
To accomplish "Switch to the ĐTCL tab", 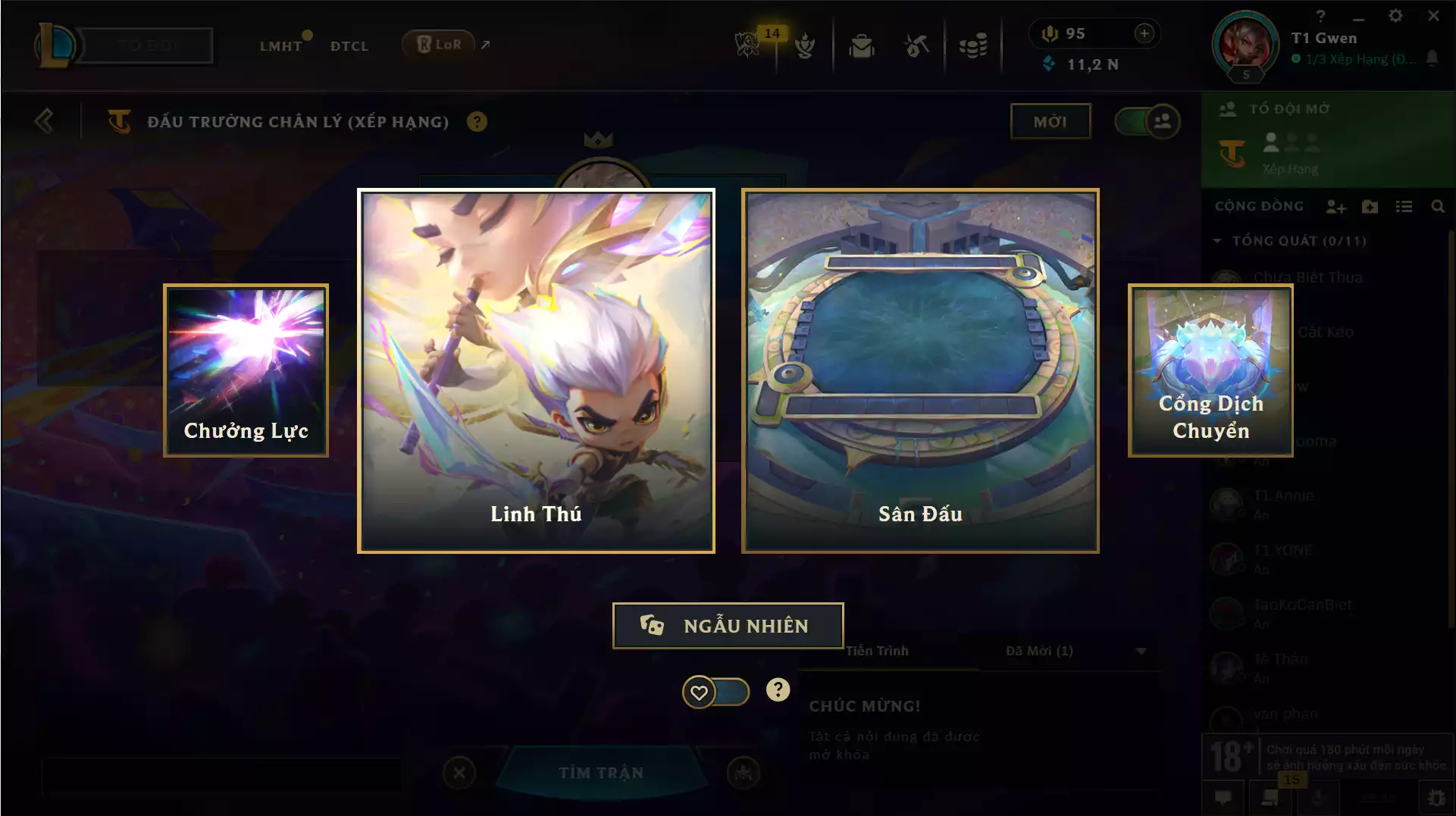I will 349,45.
